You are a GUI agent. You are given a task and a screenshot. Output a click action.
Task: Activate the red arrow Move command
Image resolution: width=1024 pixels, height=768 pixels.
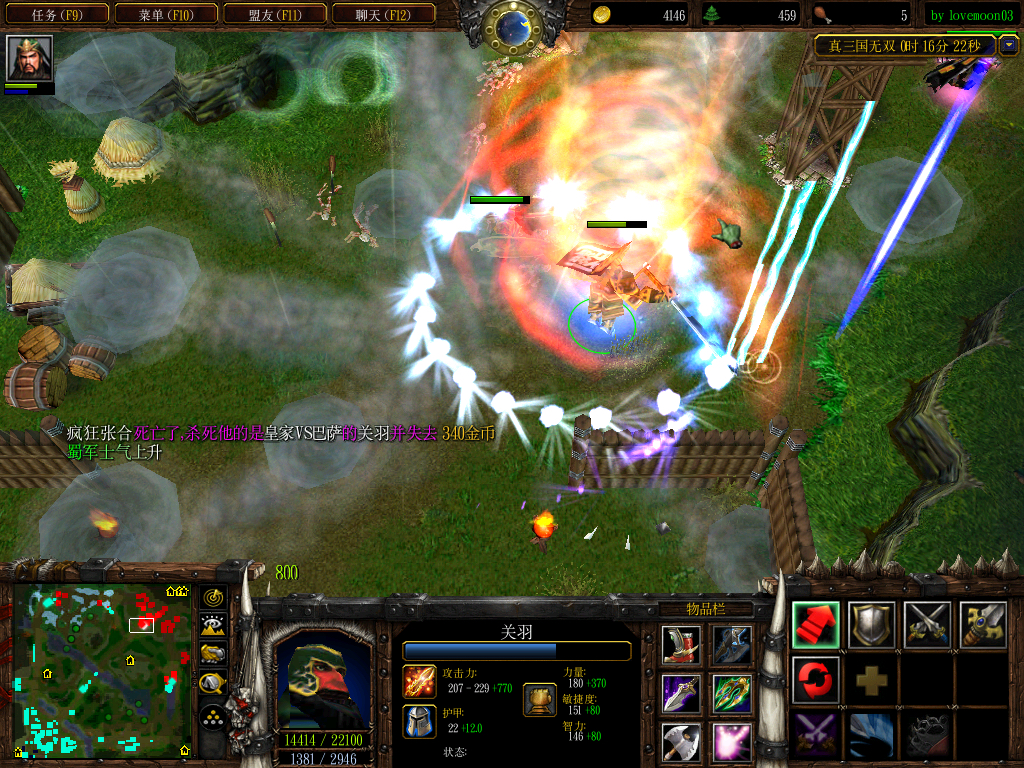click(x=816, y=625)
